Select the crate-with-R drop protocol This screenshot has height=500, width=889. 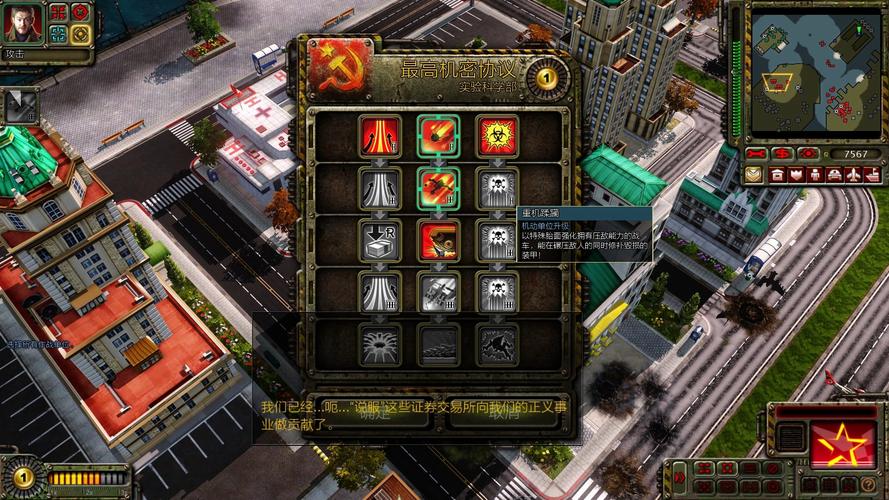[x=380, y=240]
